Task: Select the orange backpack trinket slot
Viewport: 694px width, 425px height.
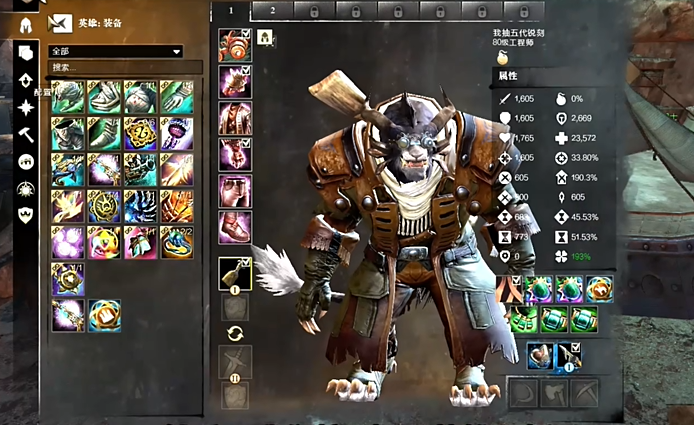Action: [x=511, y=289]
